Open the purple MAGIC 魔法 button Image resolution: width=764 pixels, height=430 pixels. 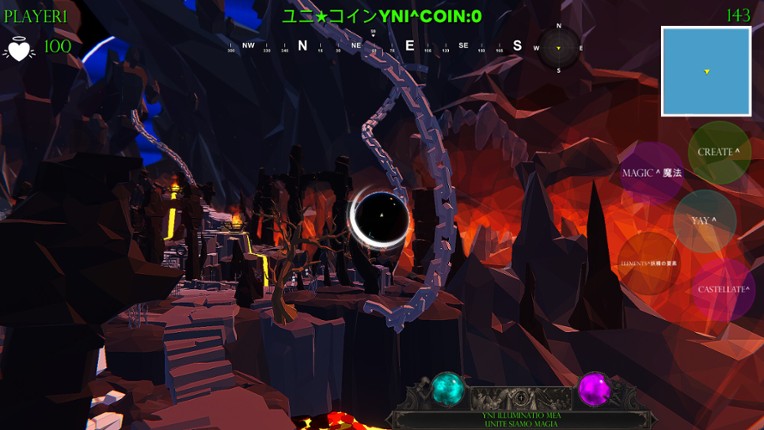click(x=651, y=173)
